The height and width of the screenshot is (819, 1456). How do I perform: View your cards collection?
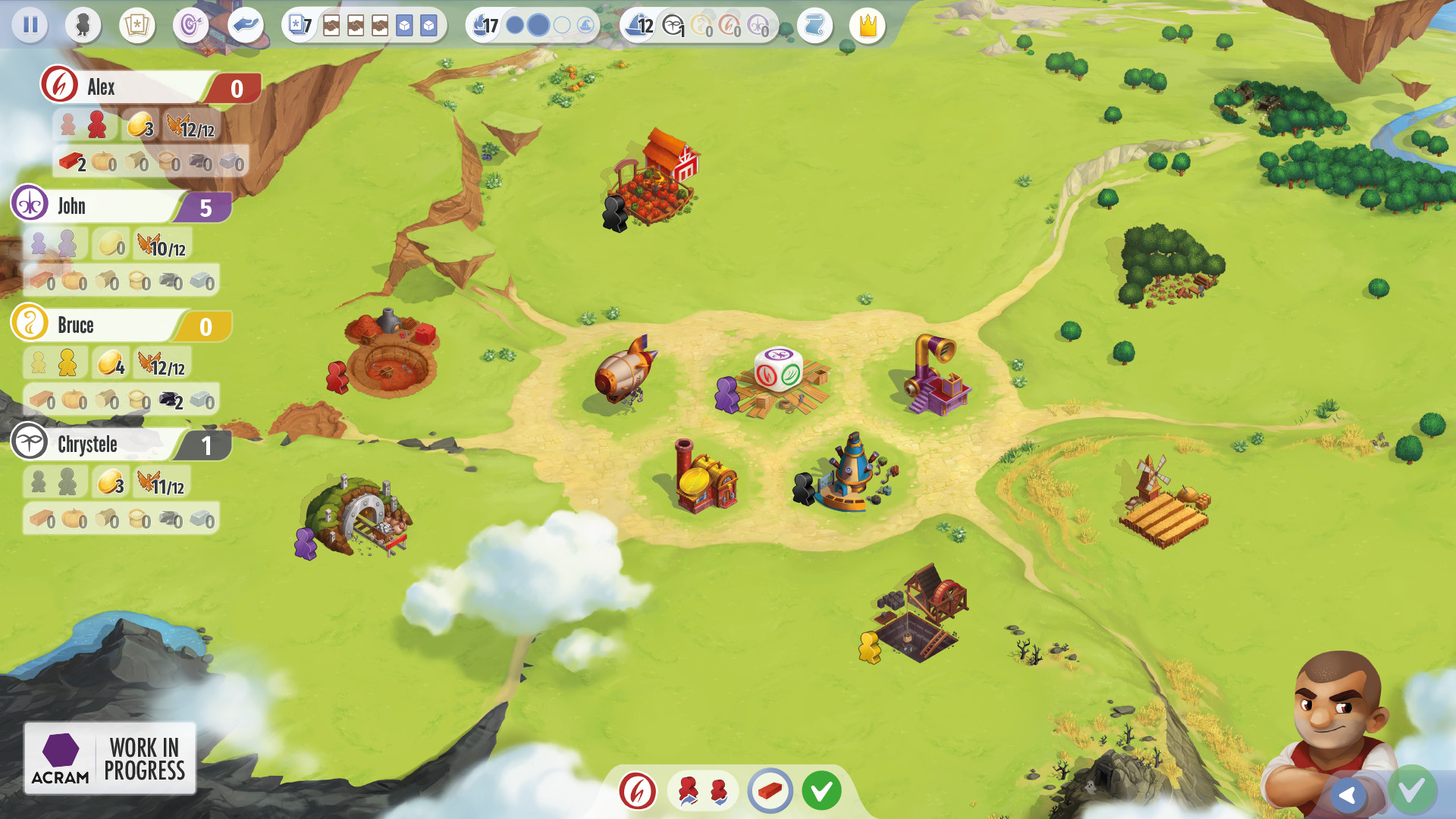point(137,25)
